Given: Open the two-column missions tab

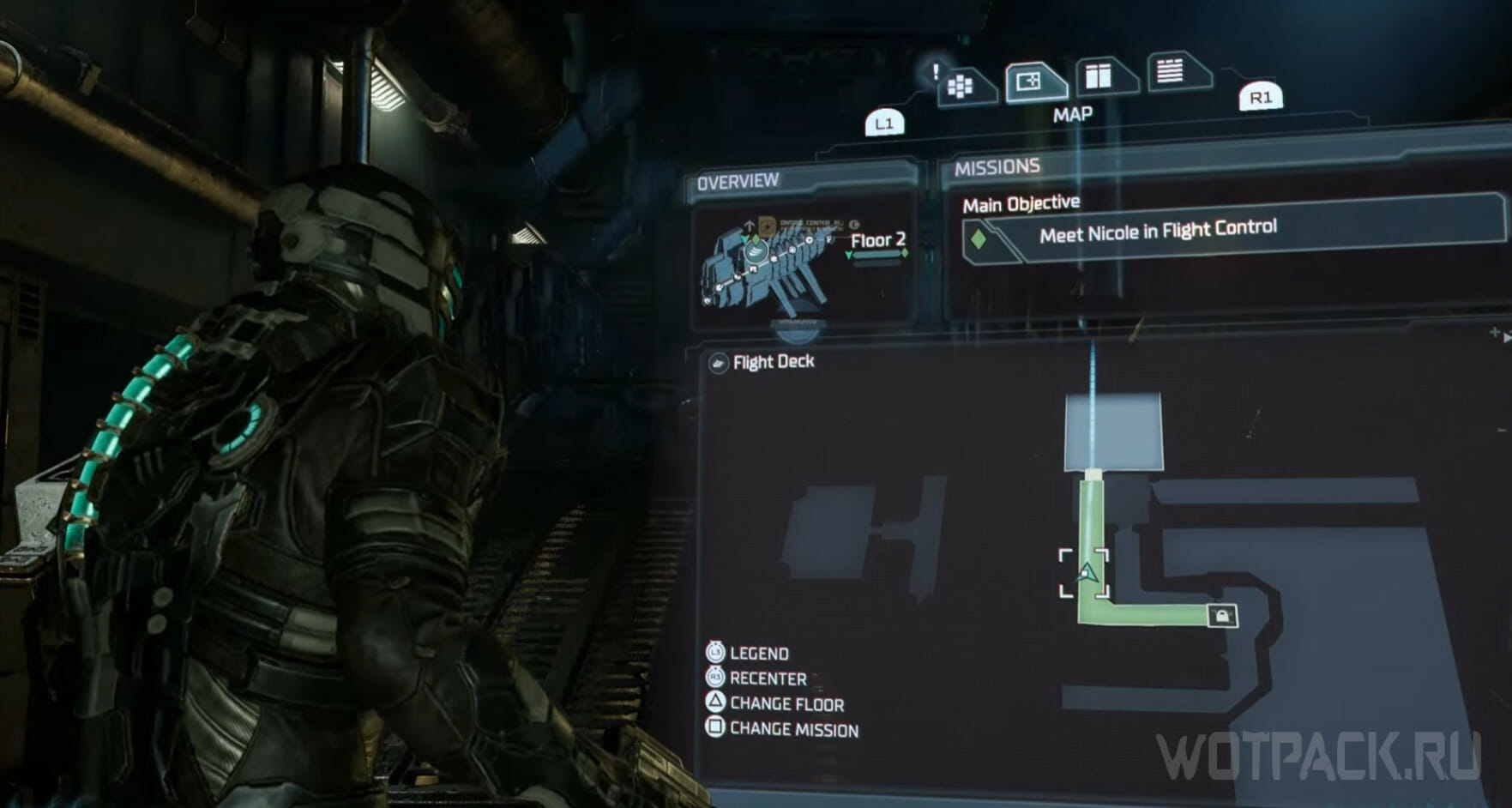Looking at the screenshot, I should [x=1100, y=76].
